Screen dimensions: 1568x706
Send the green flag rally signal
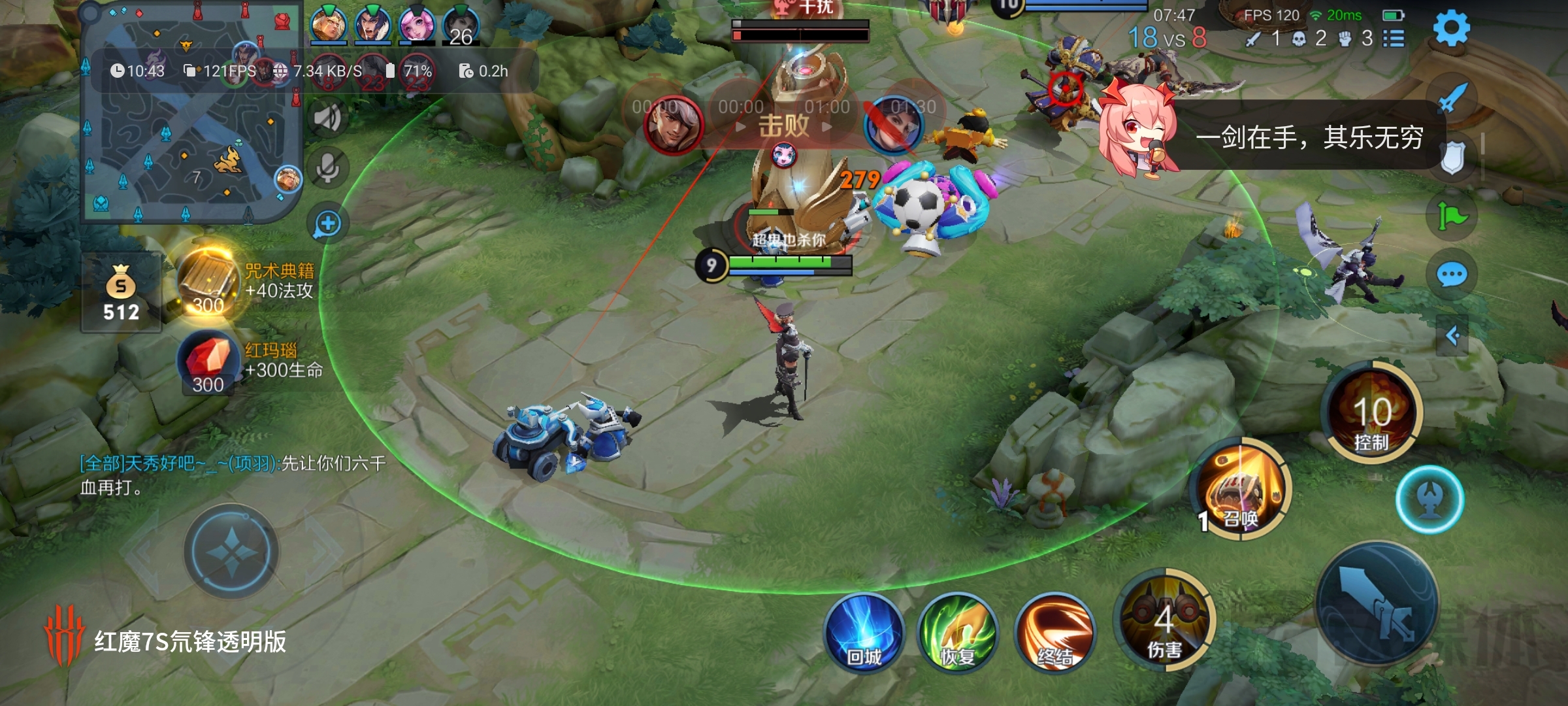pyautogui.click(x=1452, y=216)
